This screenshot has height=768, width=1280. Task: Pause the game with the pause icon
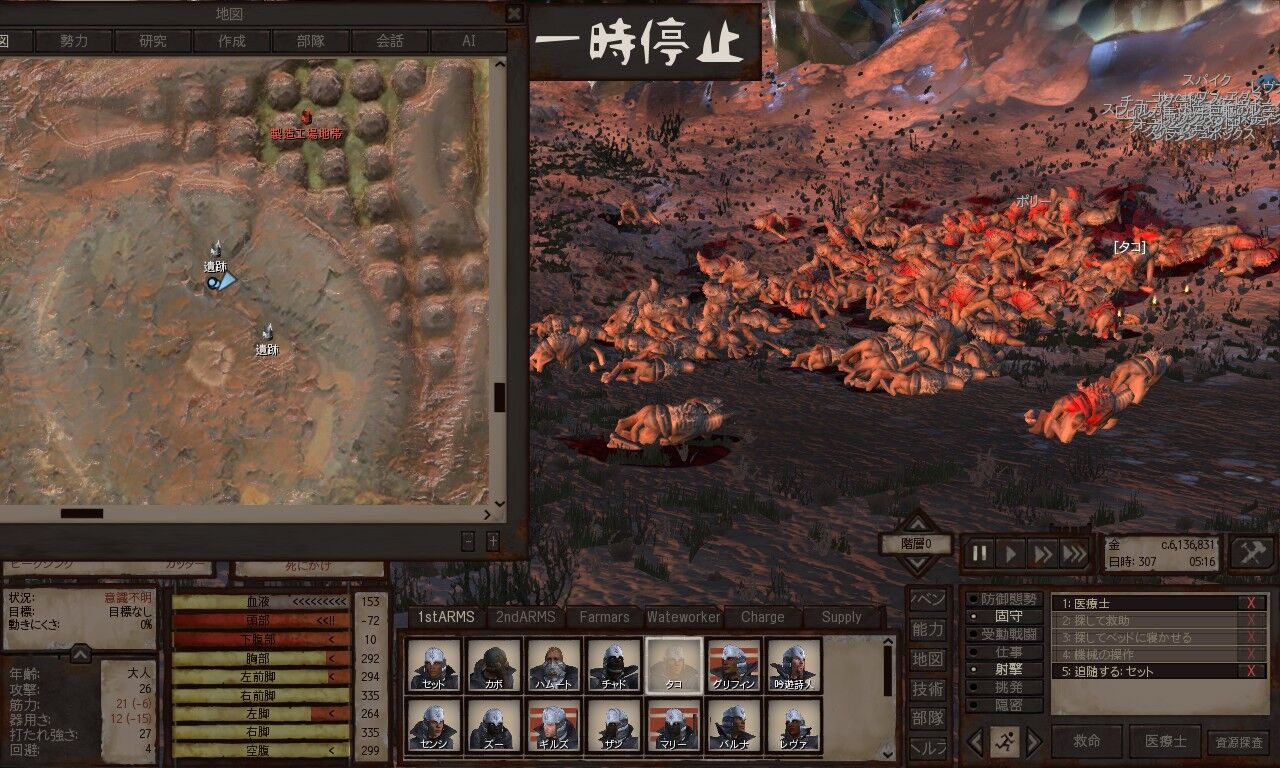pos(979,552)
